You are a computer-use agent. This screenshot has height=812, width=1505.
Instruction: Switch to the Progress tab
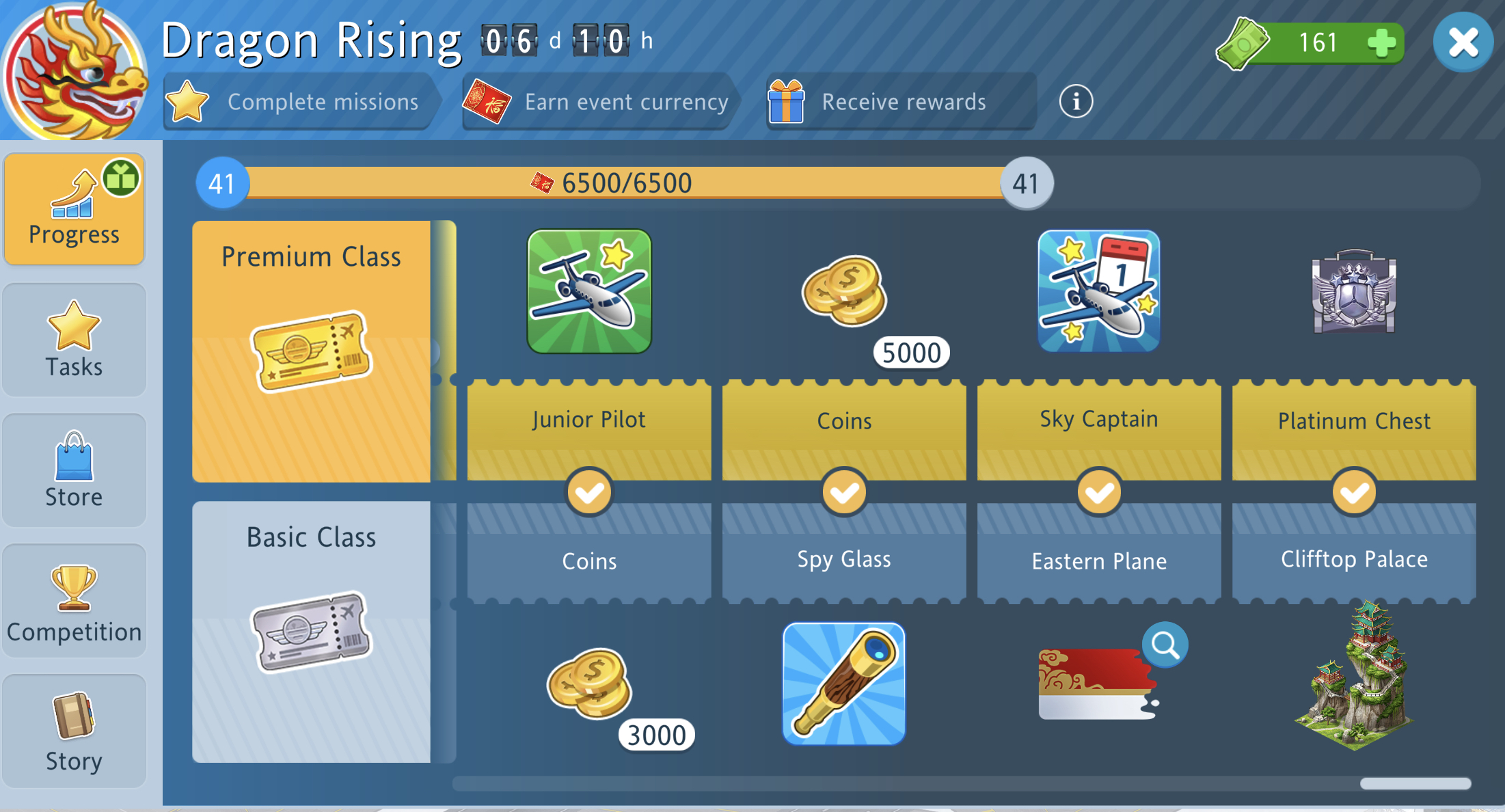(74, 209)
